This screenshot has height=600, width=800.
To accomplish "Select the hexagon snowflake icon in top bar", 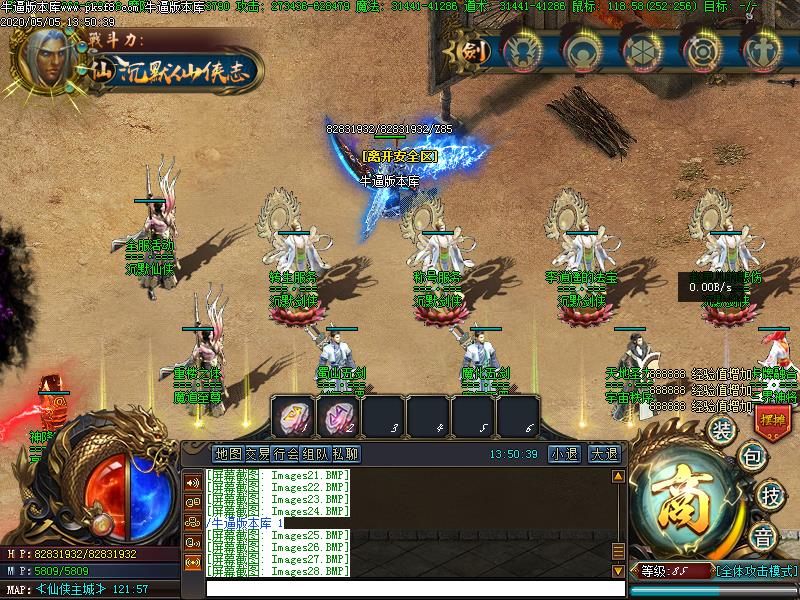I will (x=643, y=50).
